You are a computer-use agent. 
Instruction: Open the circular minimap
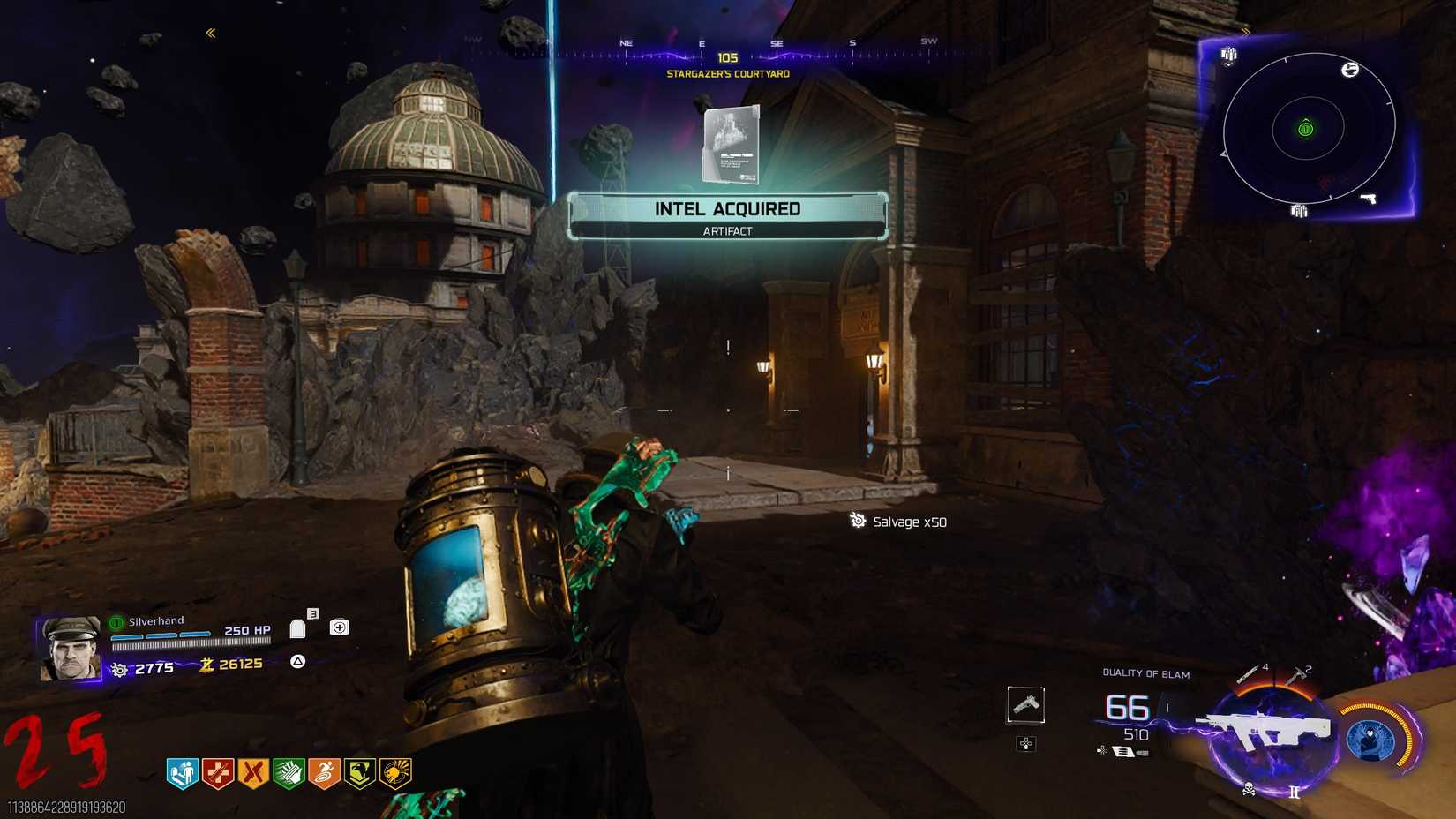(x=1308, y=129)
